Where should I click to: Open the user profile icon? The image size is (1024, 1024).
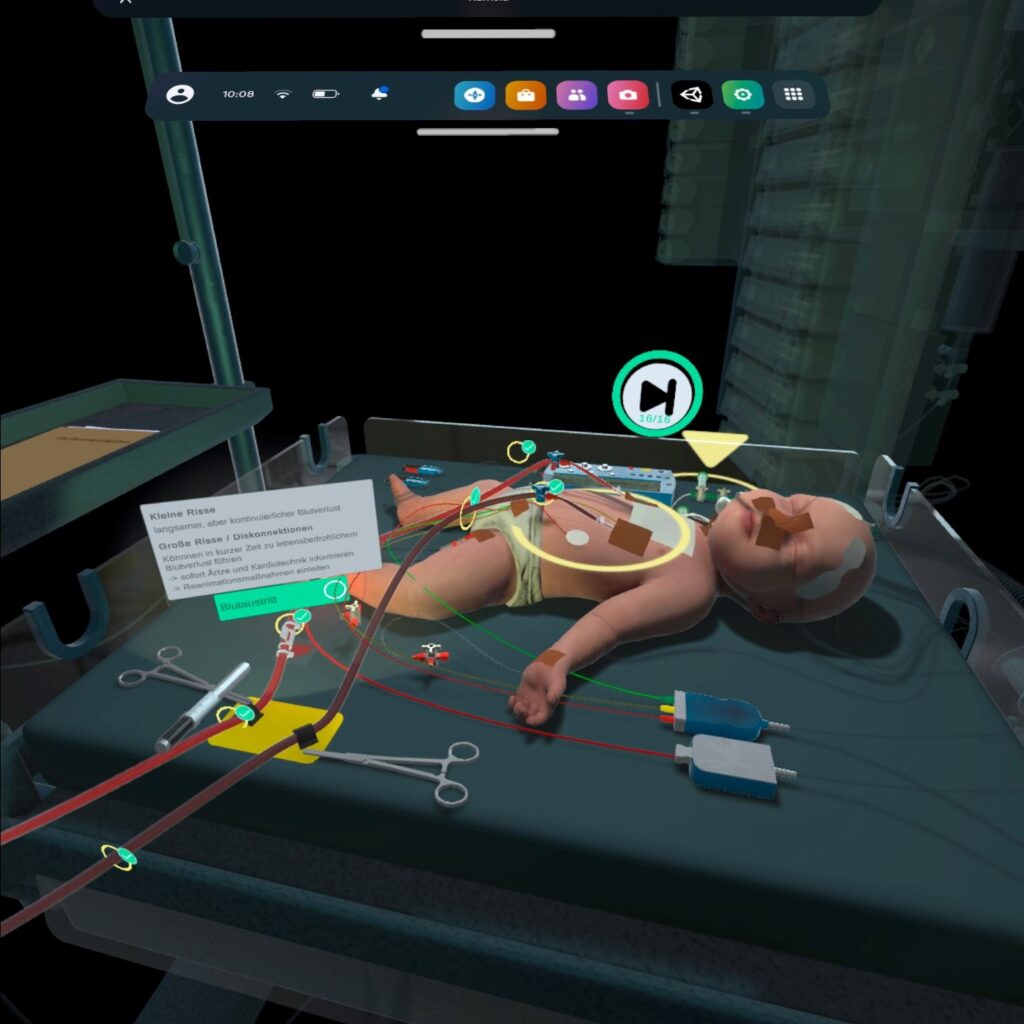pos(180,95)
